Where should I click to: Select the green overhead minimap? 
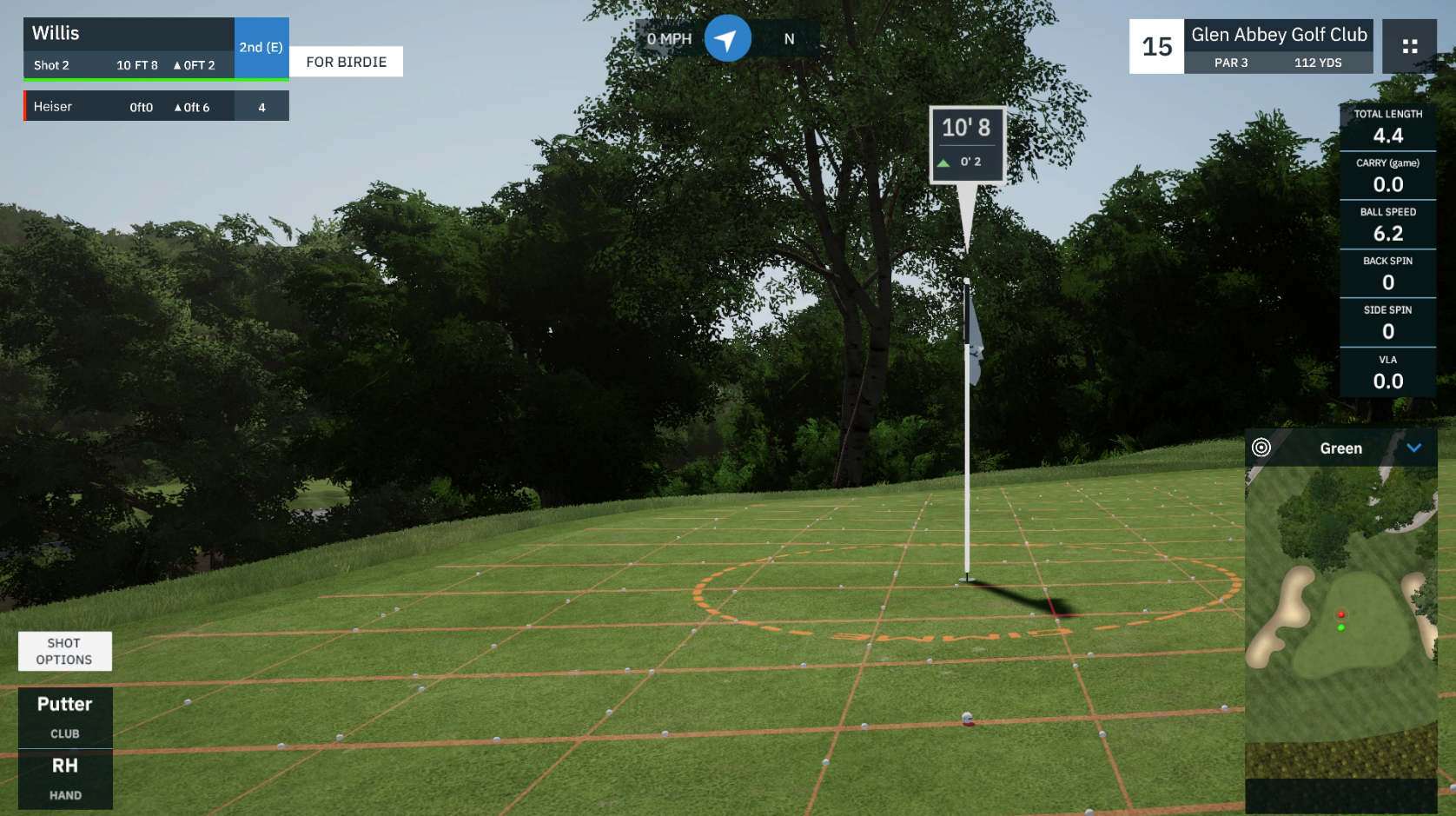[1340, 621]
